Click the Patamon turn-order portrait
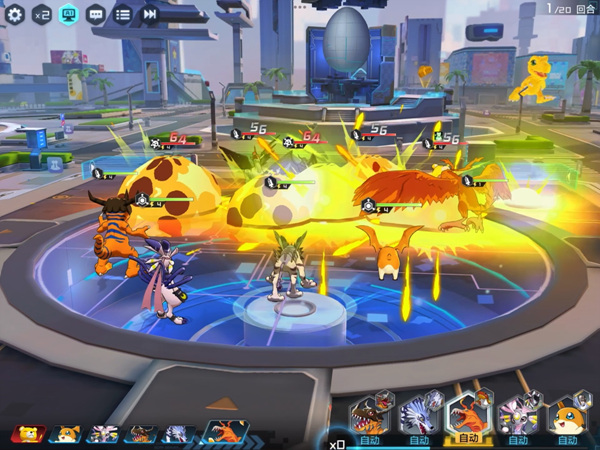Image resolution: width=600 pixels, height=450 pixels. coord(64,434)
